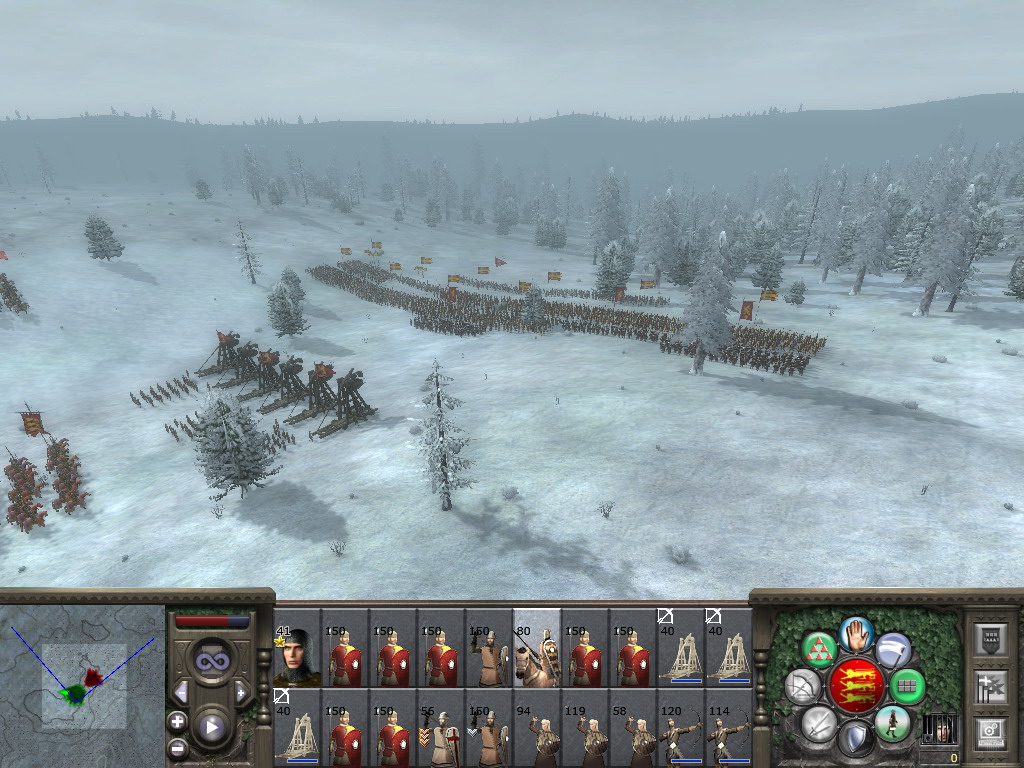This screenshot has height=768, width=1024.
Task: Activate the halt order hand icon
Action: click(856, 634)
